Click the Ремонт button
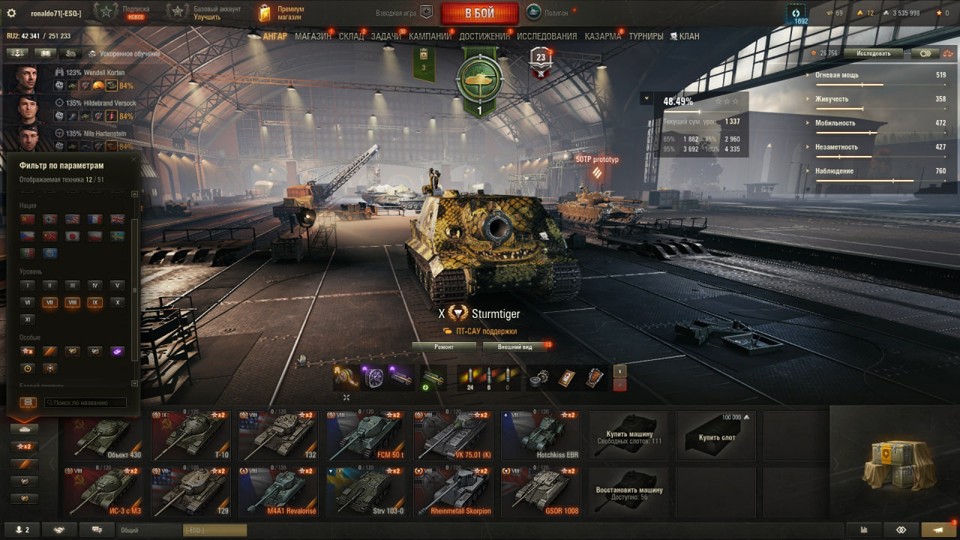Image resolution: width=960 pixels, height=540 pixels. [443, 347]
